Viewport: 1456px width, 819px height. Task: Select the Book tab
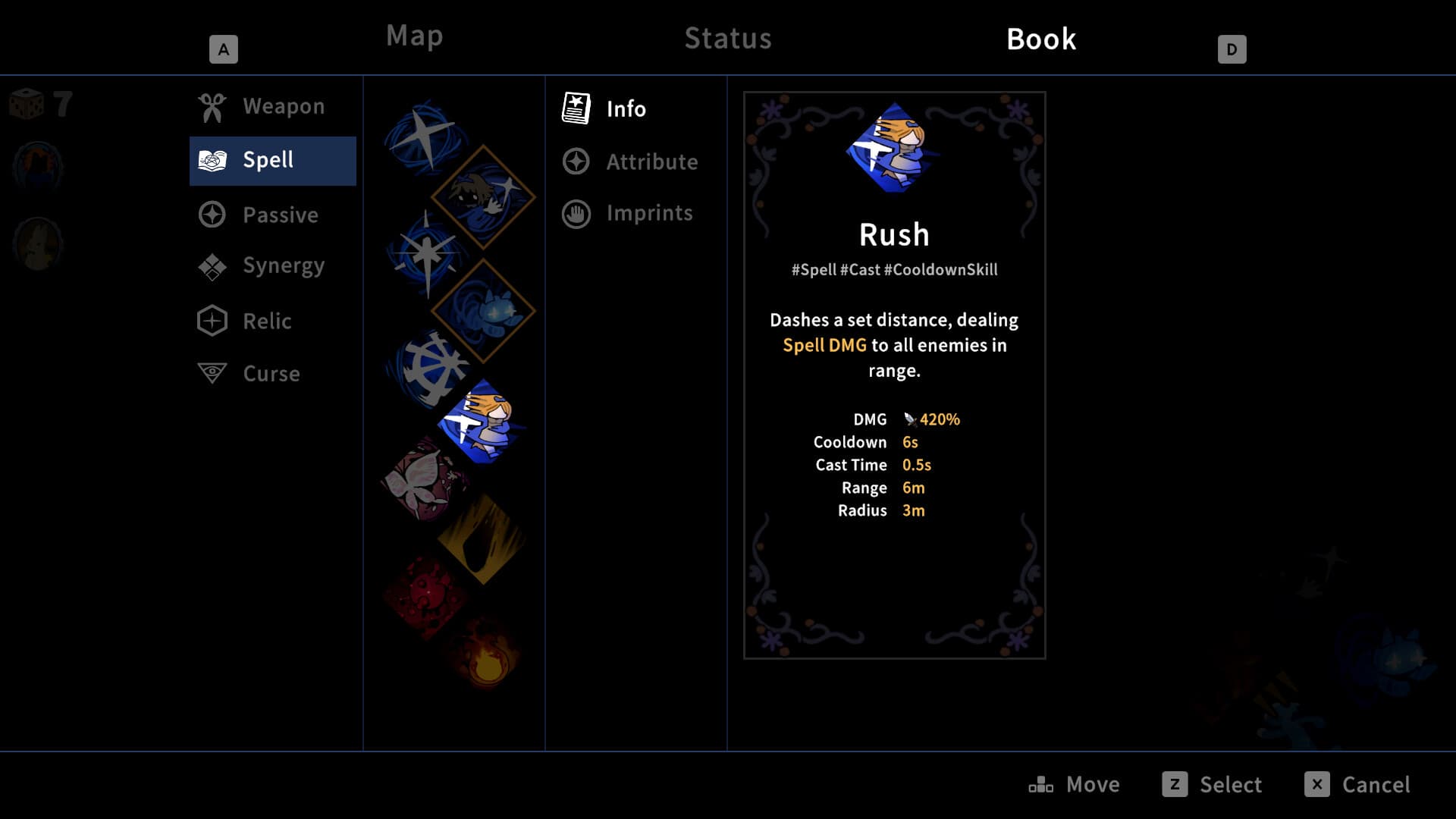1040,39
